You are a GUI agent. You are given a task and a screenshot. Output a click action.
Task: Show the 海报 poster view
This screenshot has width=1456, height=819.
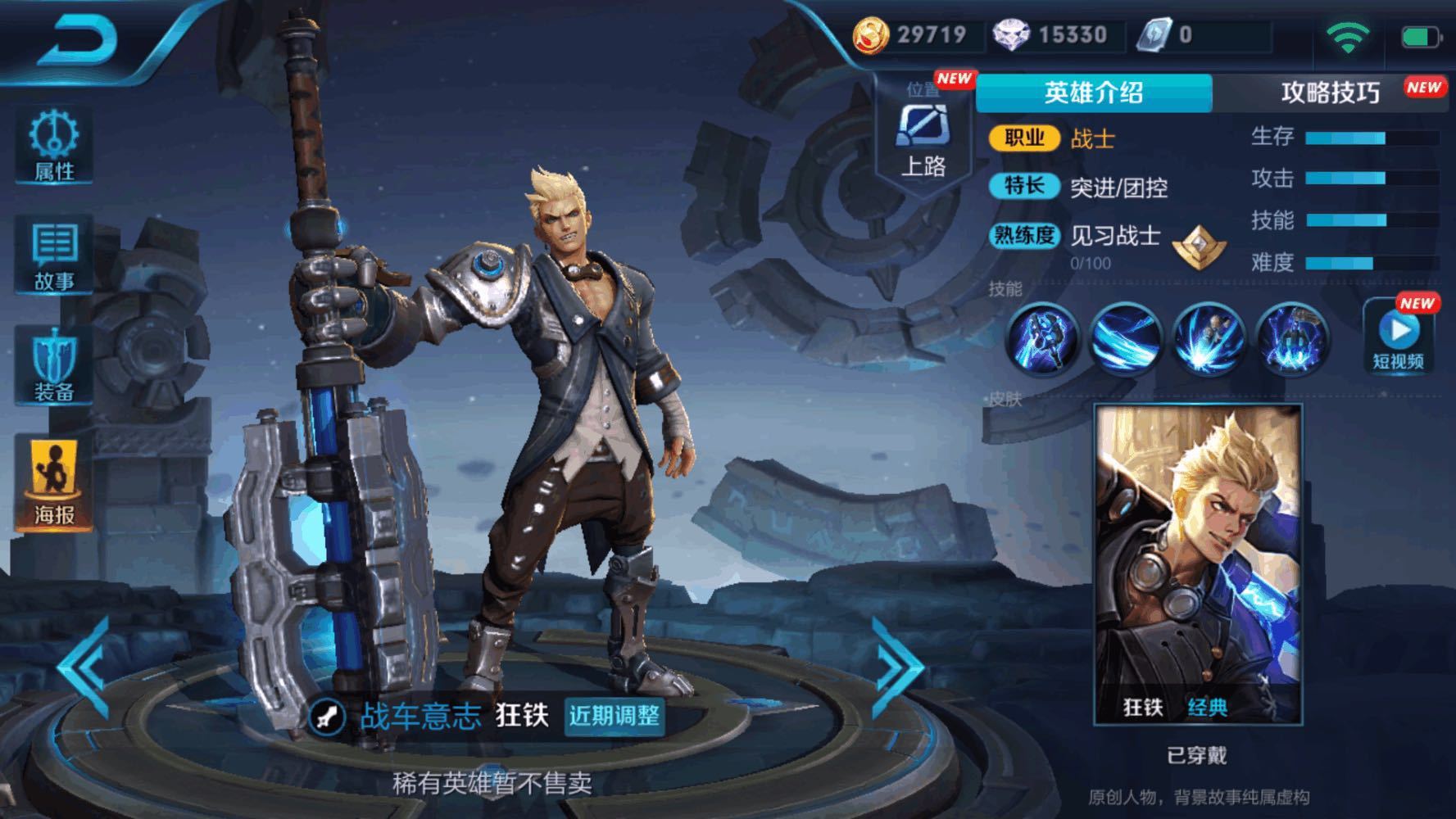54,483
